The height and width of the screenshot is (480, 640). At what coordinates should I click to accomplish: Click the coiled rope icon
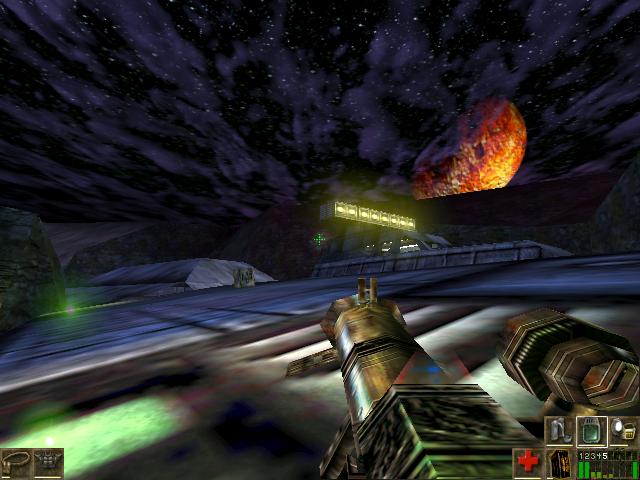(17, 463)
